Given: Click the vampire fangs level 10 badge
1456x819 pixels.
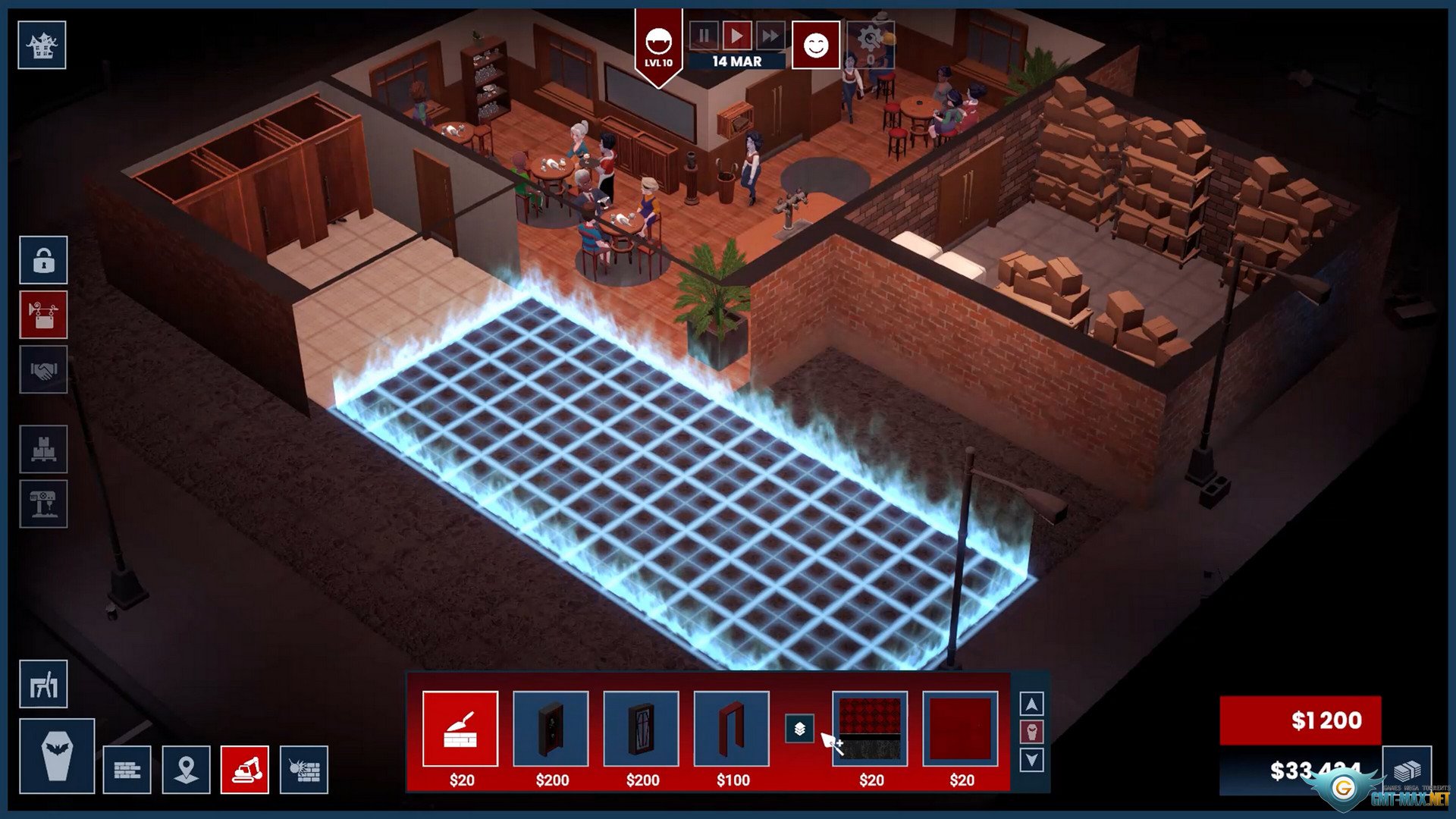Looking at the screenshot, I should [658, 47].
